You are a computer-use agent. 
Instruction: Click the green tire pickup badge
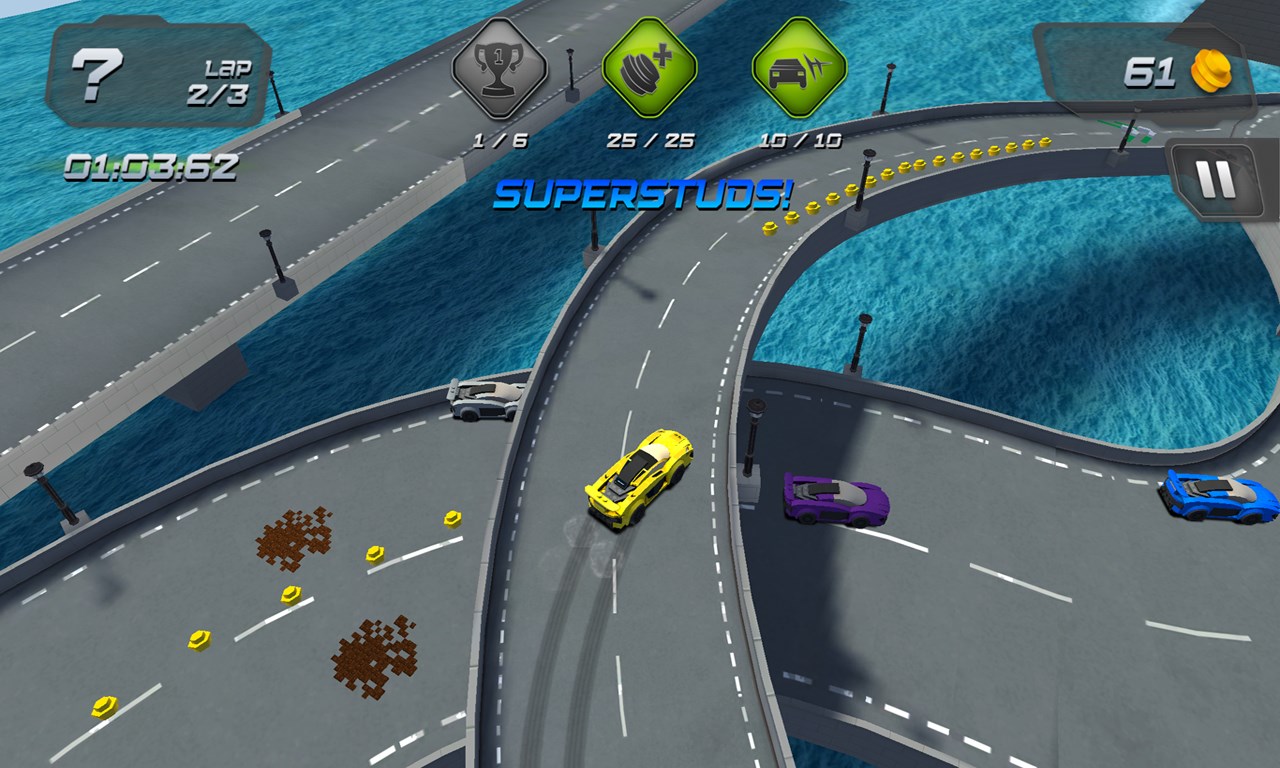pos(650,68)
